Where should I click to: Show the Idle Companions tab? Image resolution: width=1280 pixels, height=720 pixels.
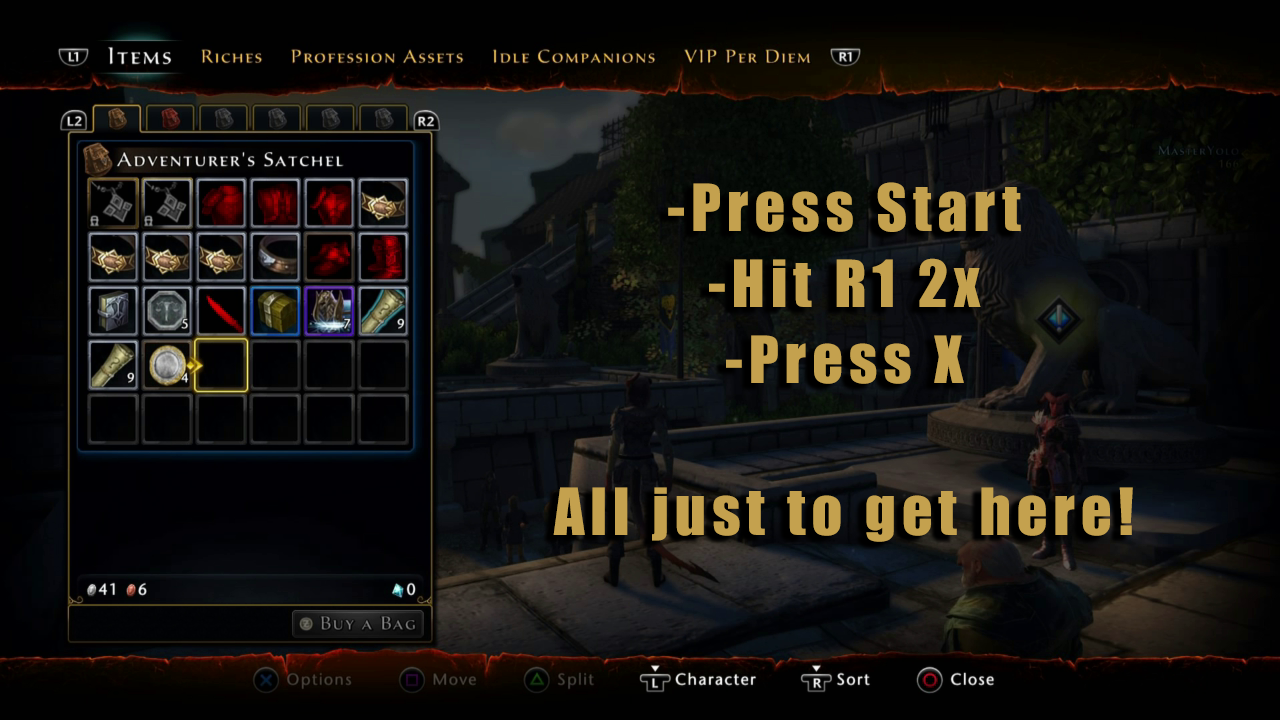[x=573, y=57]
